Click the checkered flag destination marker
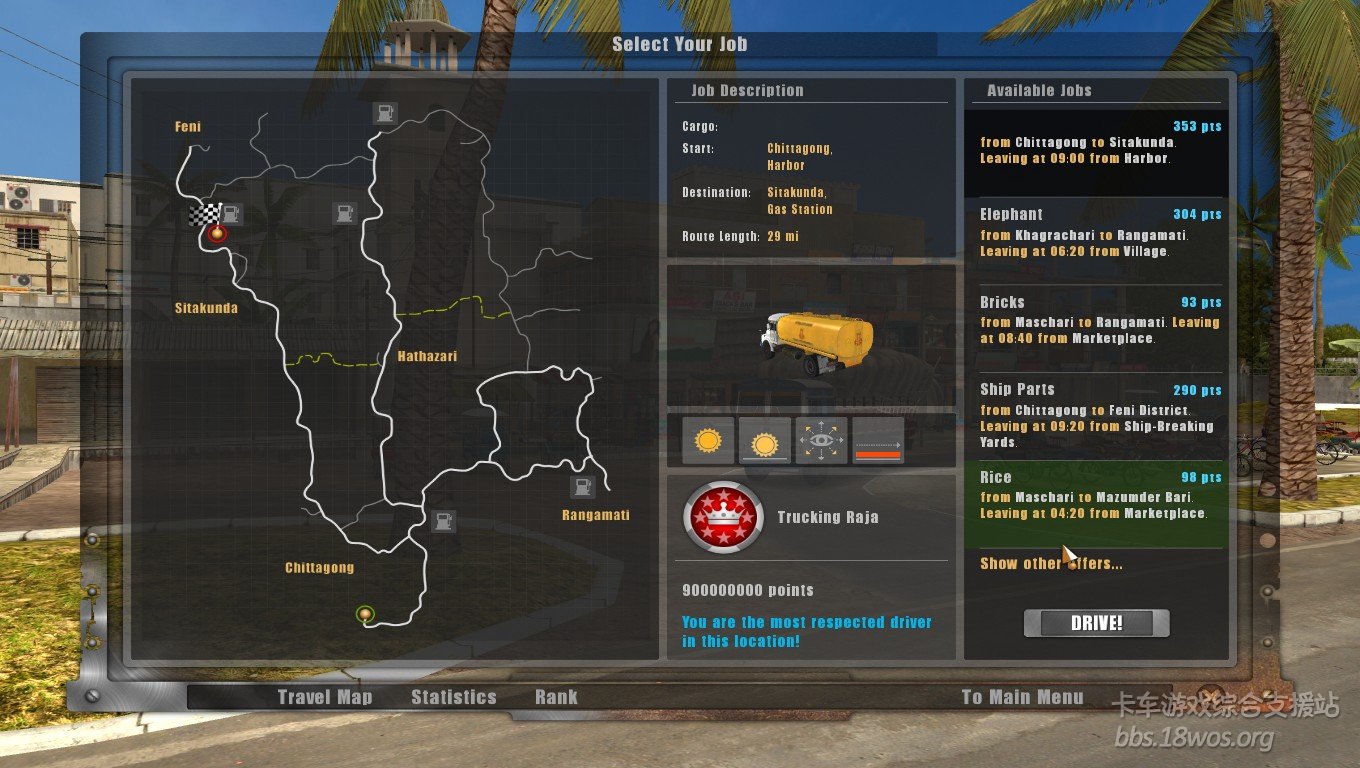The width and height of the screenshot is (1360, 768). pos(205,214)
